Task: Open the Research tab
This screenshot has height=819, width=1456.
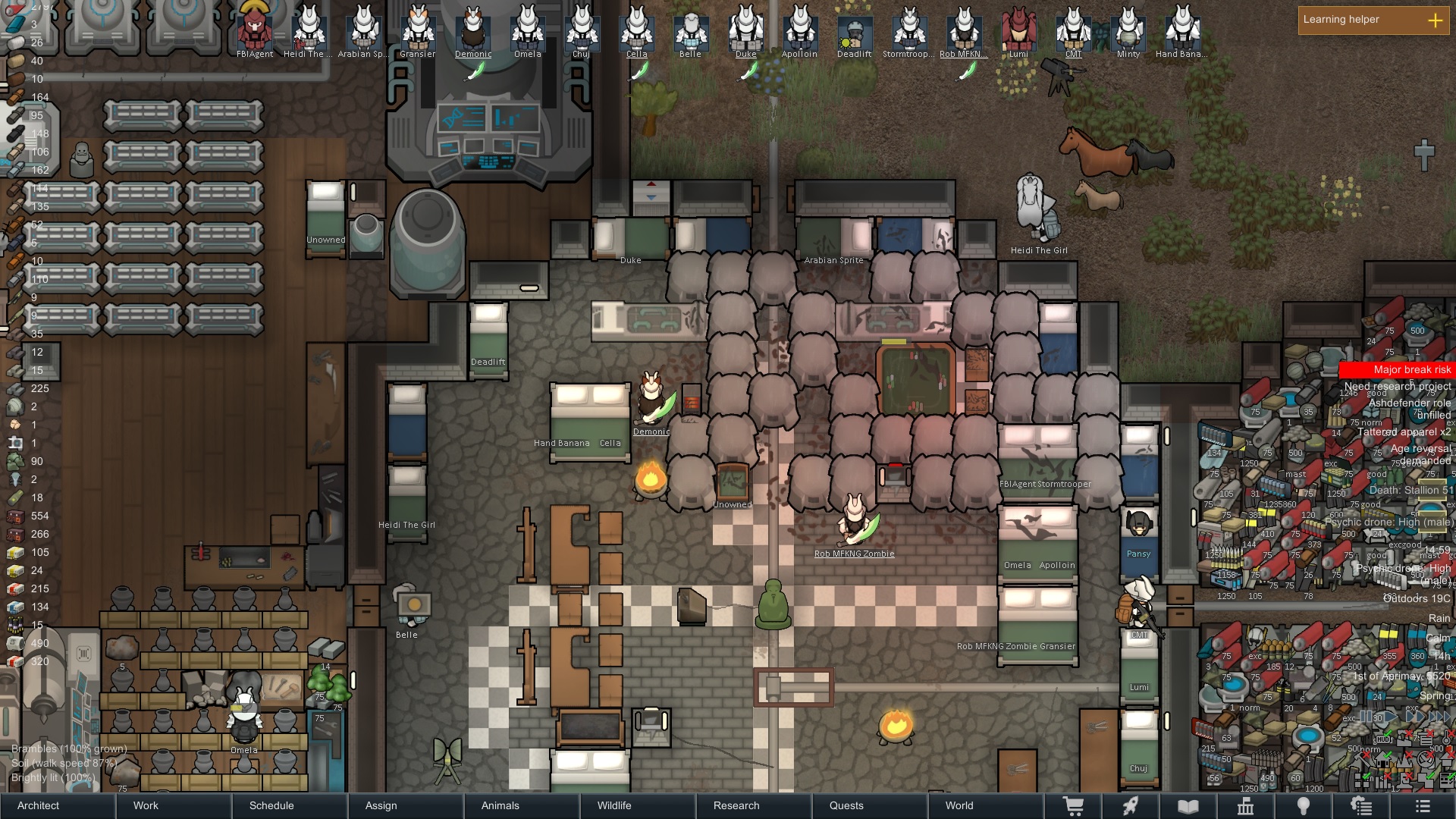Action: click(736, 805)
